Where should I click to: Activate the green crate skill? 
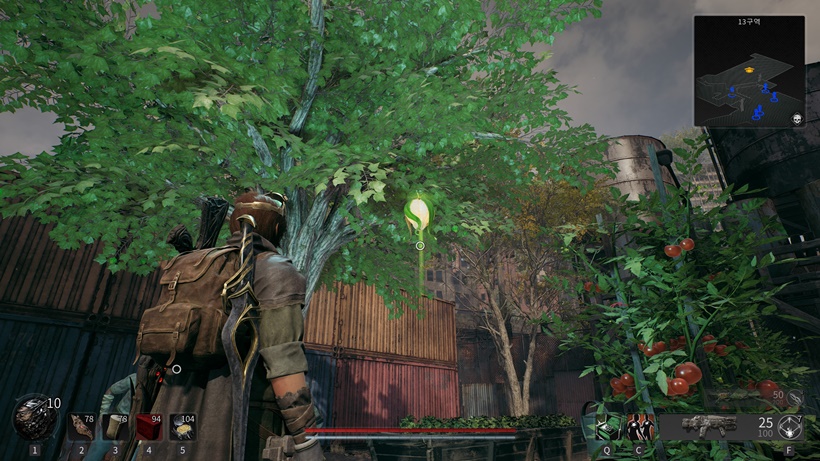pyautogui.click(x=607, y=428)
